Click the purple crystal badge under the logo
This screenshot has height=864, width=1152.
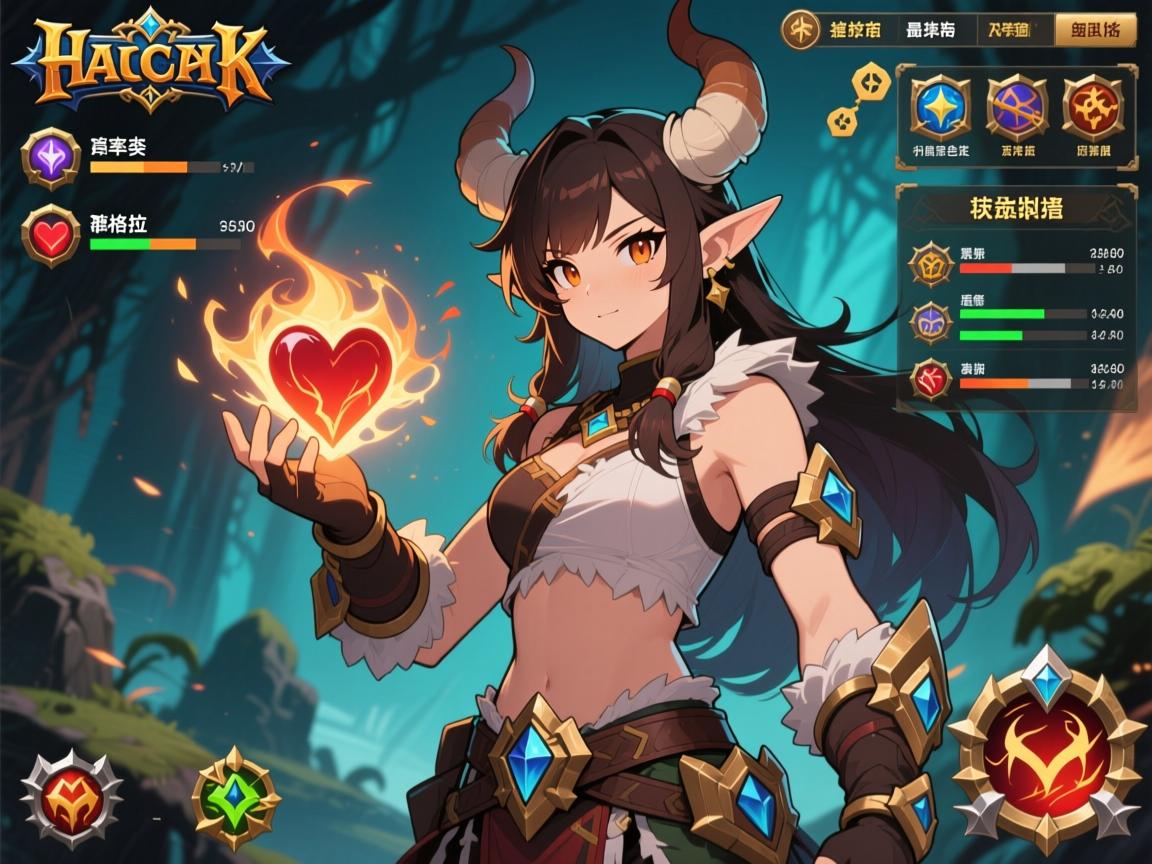[51, 157]
